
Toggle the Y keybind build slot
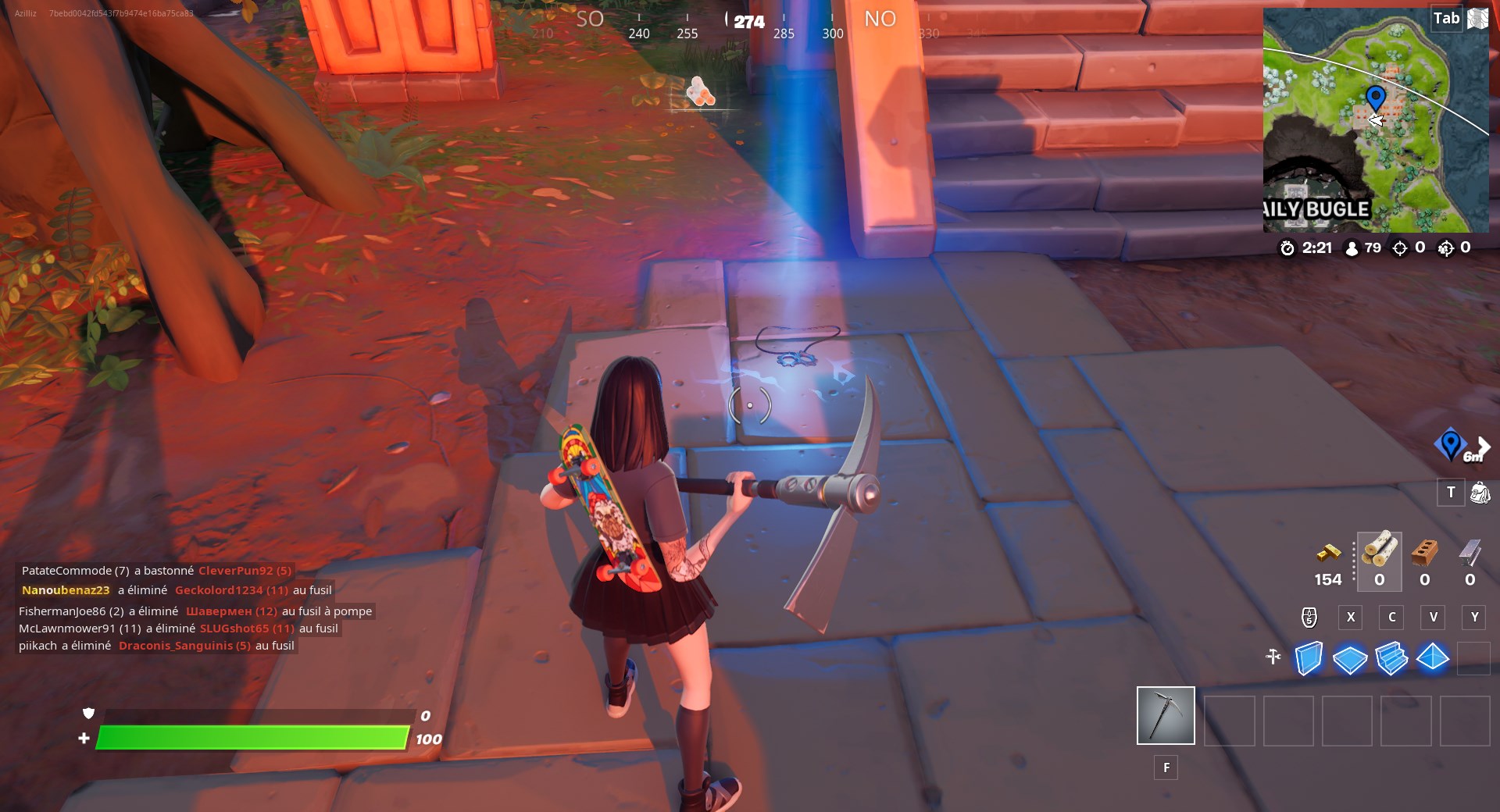(1475, 617)
